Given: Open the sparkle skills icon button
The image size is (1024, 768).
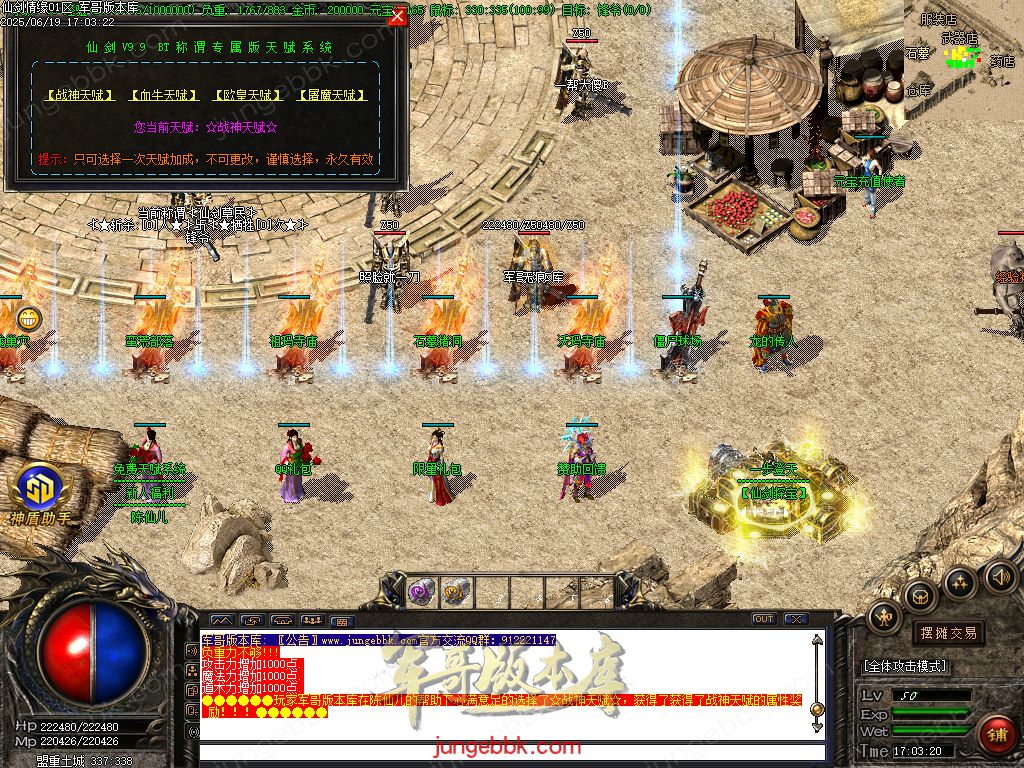Looking at the screenshot, I should pyautogui.click(x=959, y=582).
